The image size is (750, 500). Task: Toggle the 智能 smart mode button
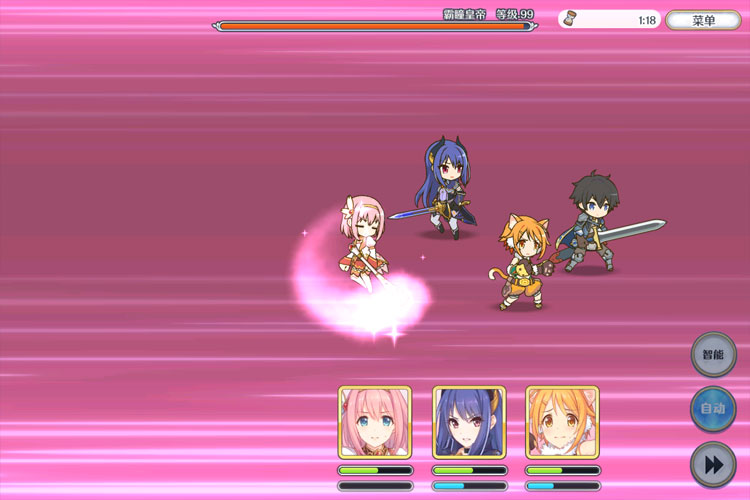click(713, 354)
